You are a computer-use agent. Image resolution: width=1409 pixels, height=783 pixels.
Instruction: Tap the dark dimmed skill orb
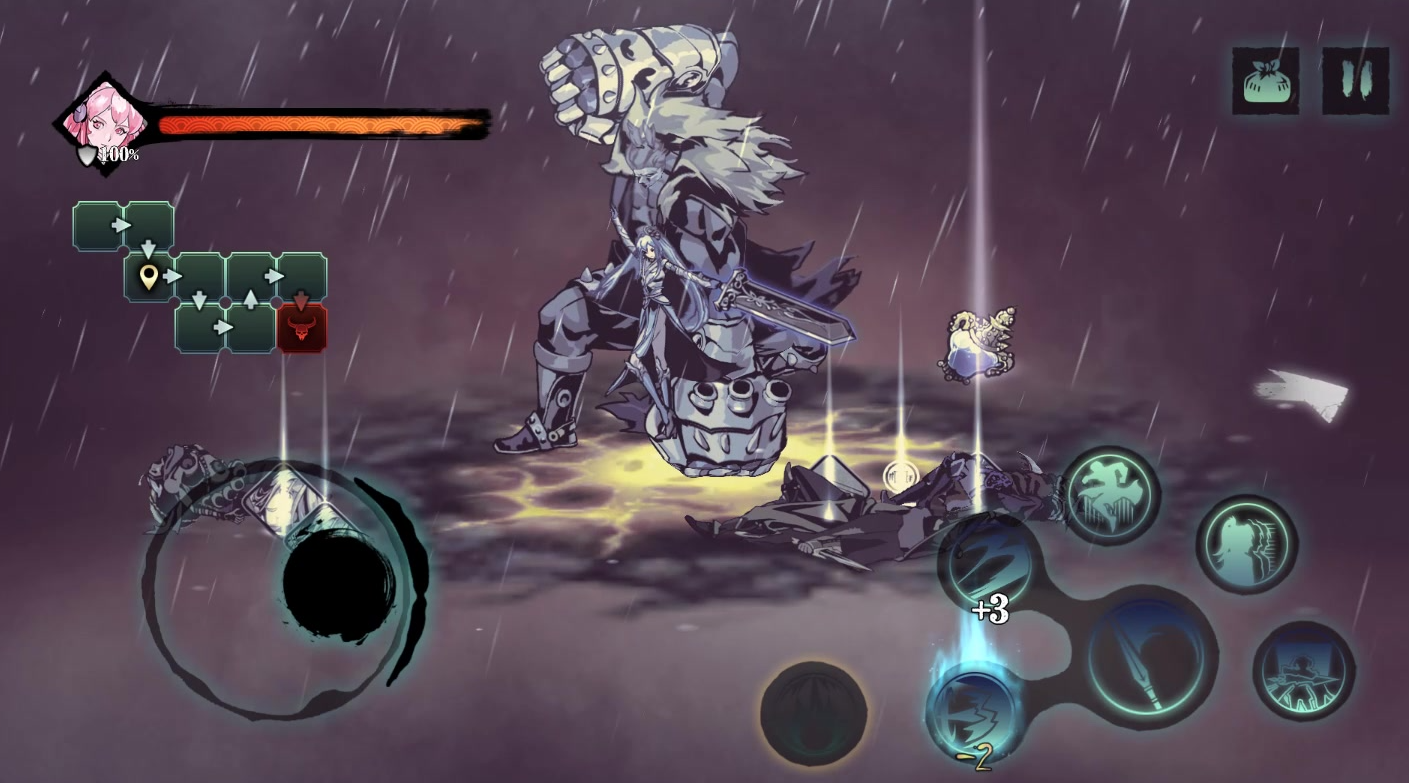[x=813, y=713]
